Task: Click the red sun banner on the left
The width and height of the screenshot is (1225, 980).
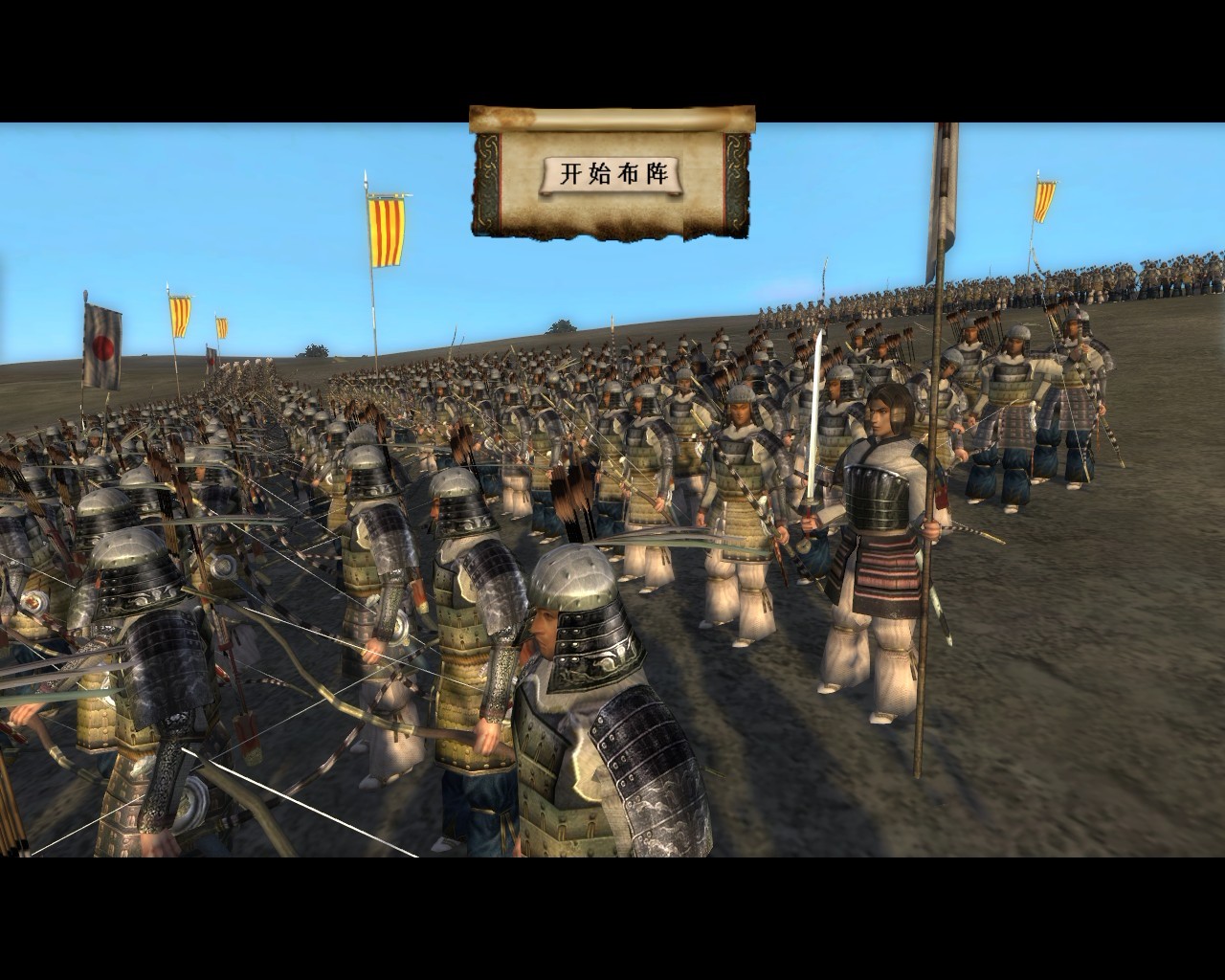Action: 105,345
